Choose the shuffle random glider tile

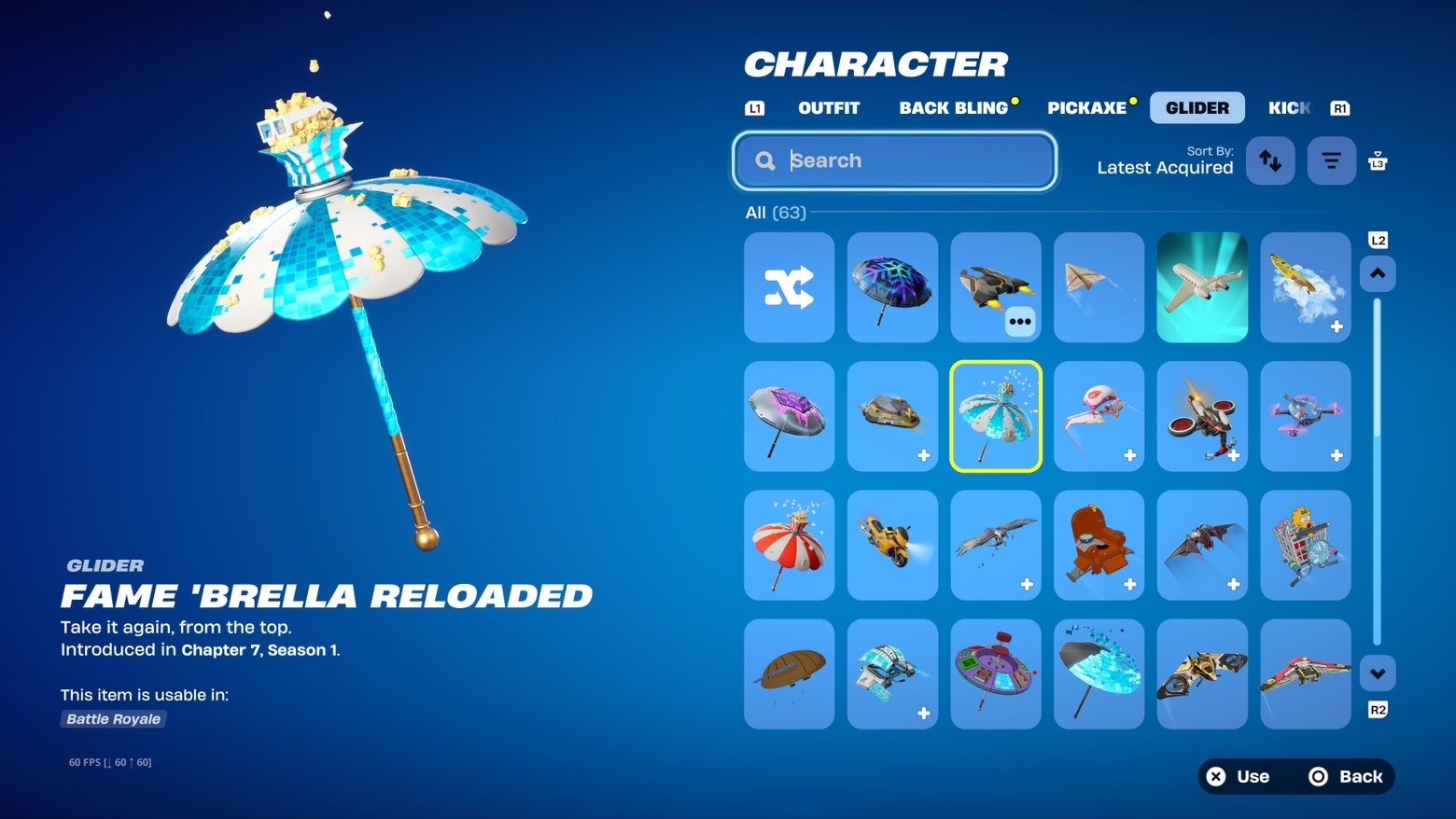[789, 287]
